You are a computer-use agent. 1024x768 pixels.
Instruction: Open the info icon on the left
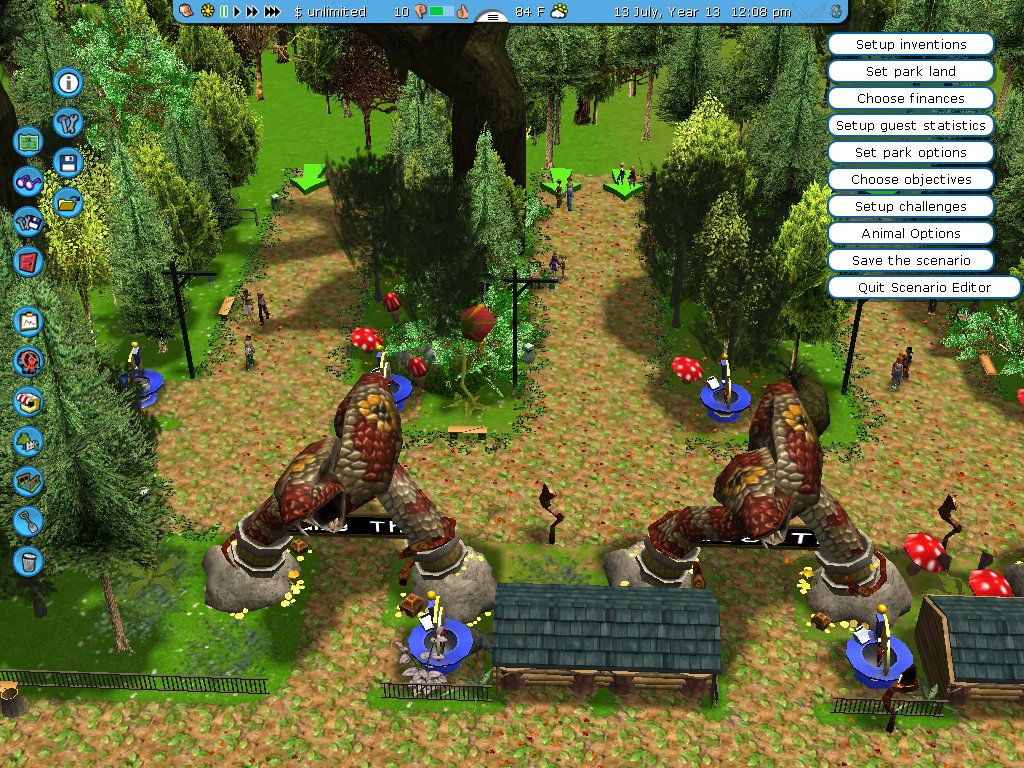tap(68, 82)
